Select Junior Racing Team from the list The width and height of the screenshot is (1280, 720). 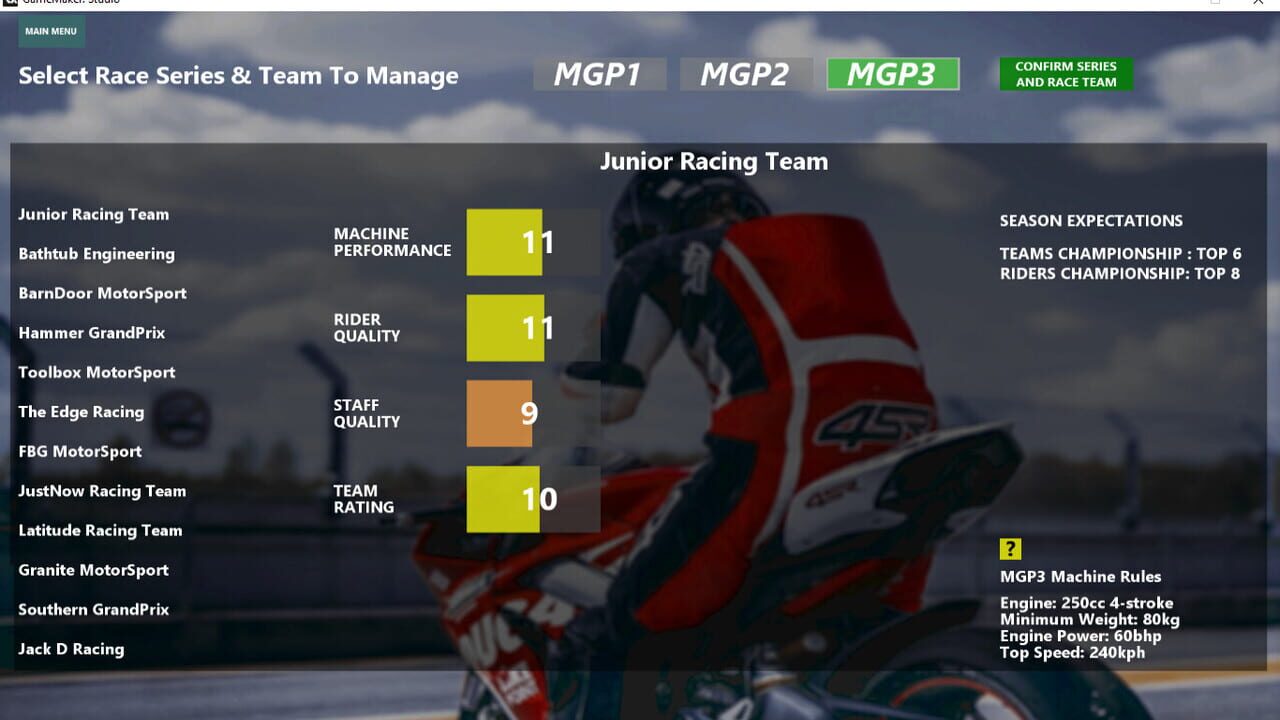(93, 214)
